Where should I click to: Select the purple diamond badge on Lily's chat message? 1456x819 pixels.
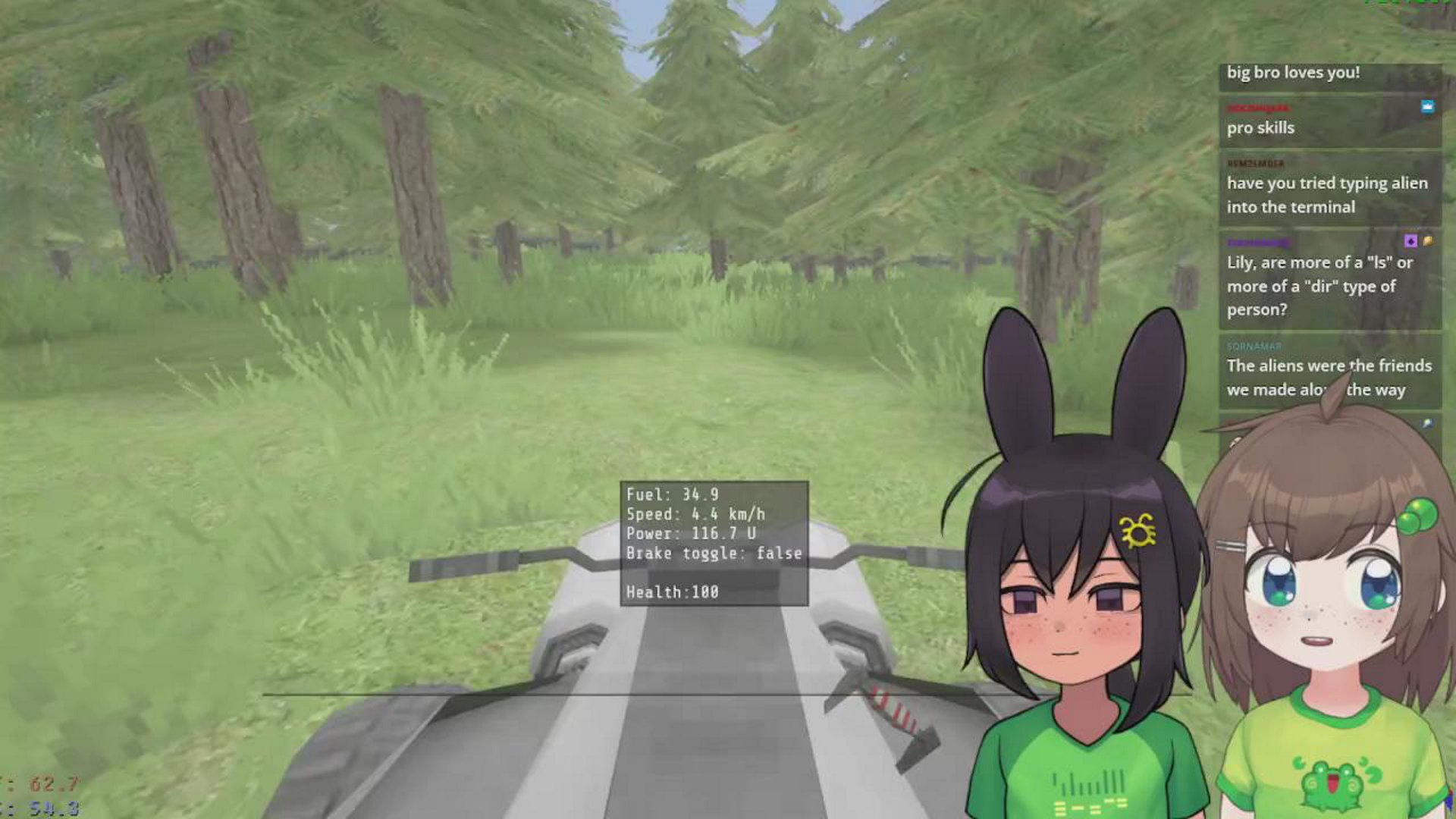[1412, 242]
